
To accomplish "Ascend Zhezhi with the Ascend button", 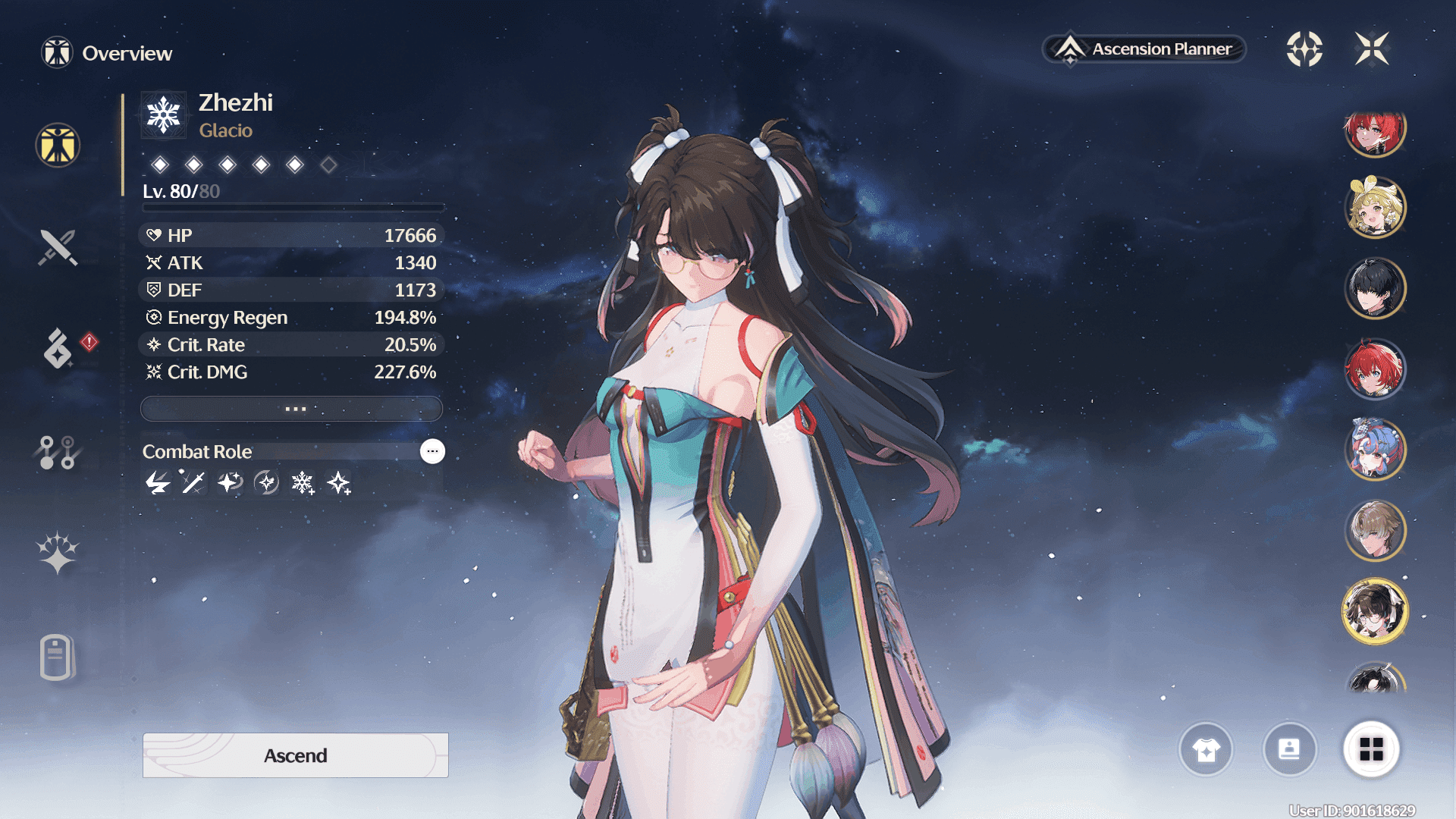I will (x=295, y=755).
